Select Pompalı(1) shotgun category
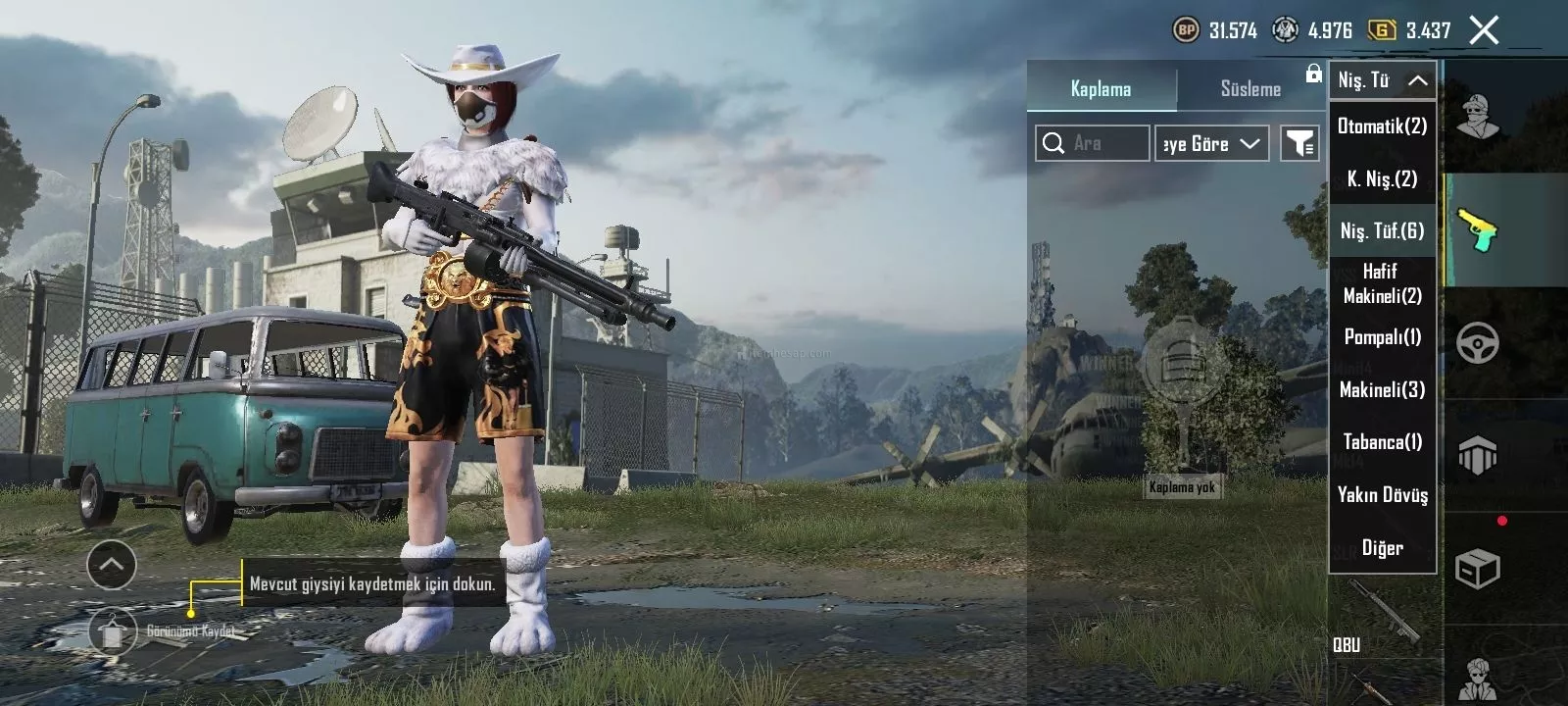 tap(1382, 337)
